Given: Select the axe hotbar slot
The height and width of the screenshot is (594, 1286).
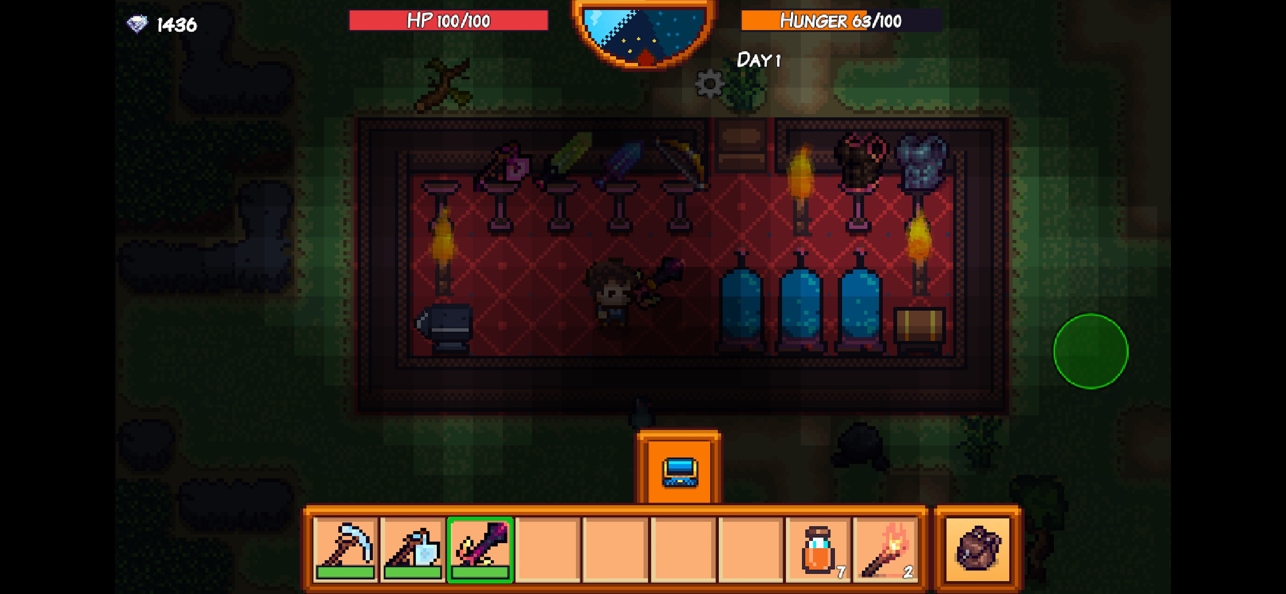Looking at the screenshot, I should pyautogui.click(x=413, y=548).
